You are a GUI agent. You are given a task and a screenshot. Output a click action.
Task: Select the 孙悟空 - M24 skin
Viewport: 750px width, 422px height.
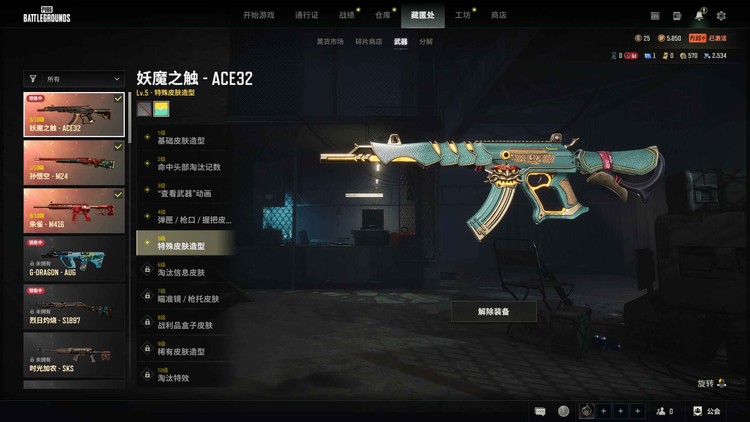click(74, 161)
